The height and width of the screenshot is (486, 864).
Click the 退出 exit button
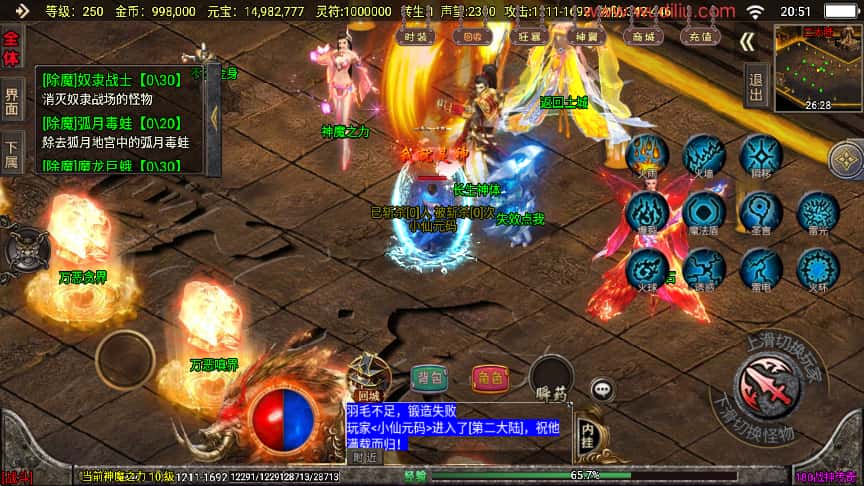(x=756, y=81)
